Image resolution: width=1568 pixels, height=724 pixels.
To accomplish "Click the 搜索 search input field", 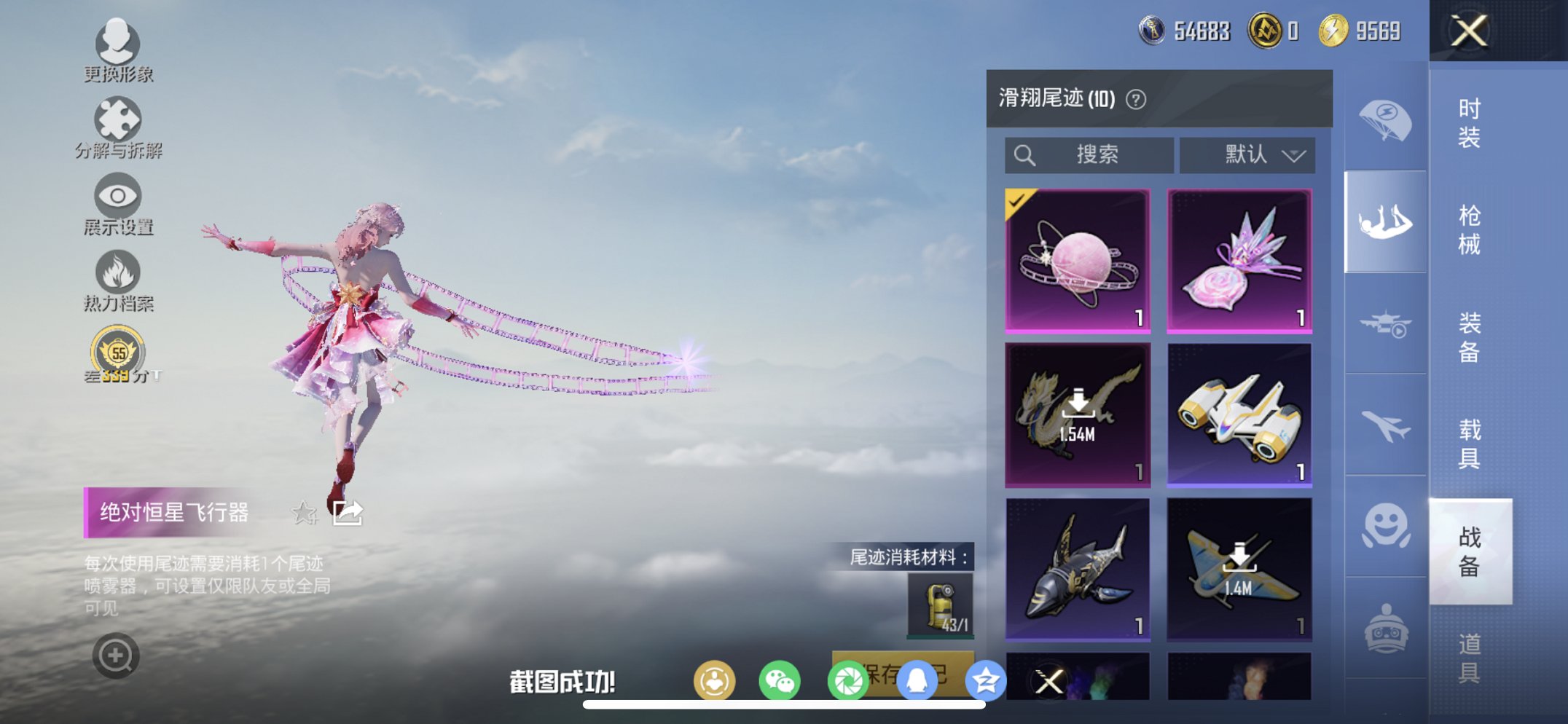I will [1089, 154].
